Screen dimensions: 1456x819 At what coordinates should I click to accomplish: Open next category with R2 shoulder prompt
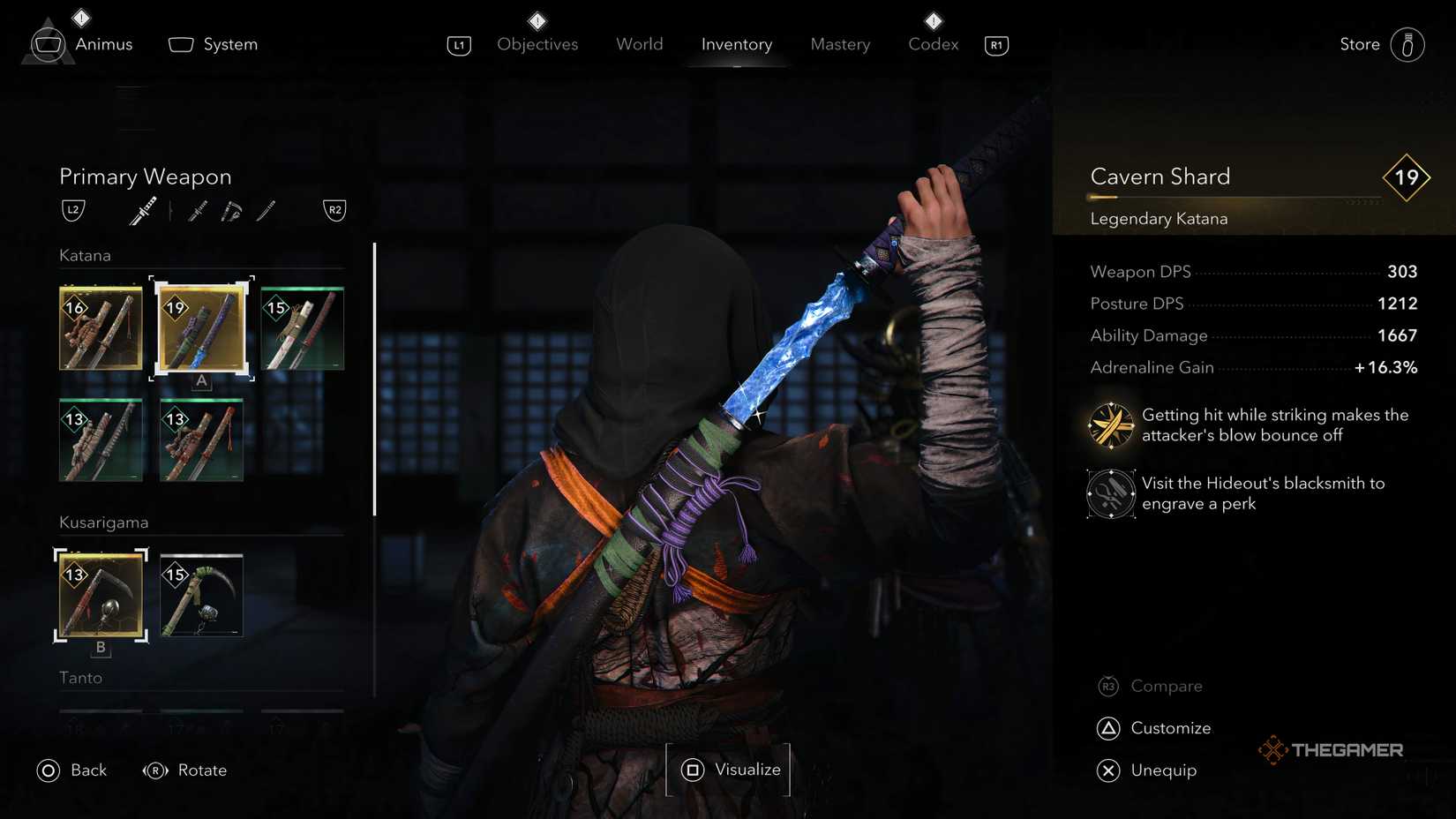point(334,210)
